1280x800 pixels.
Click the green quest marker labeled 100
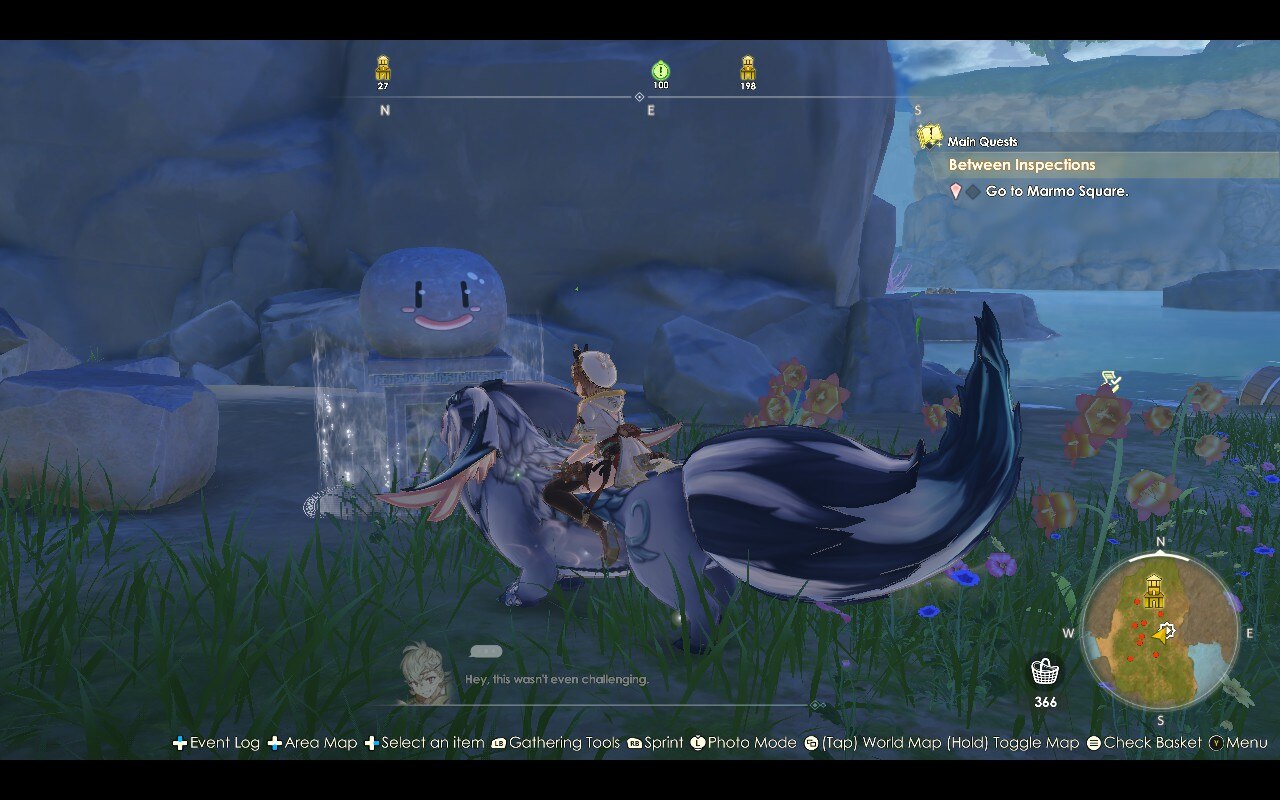[661, 70]
